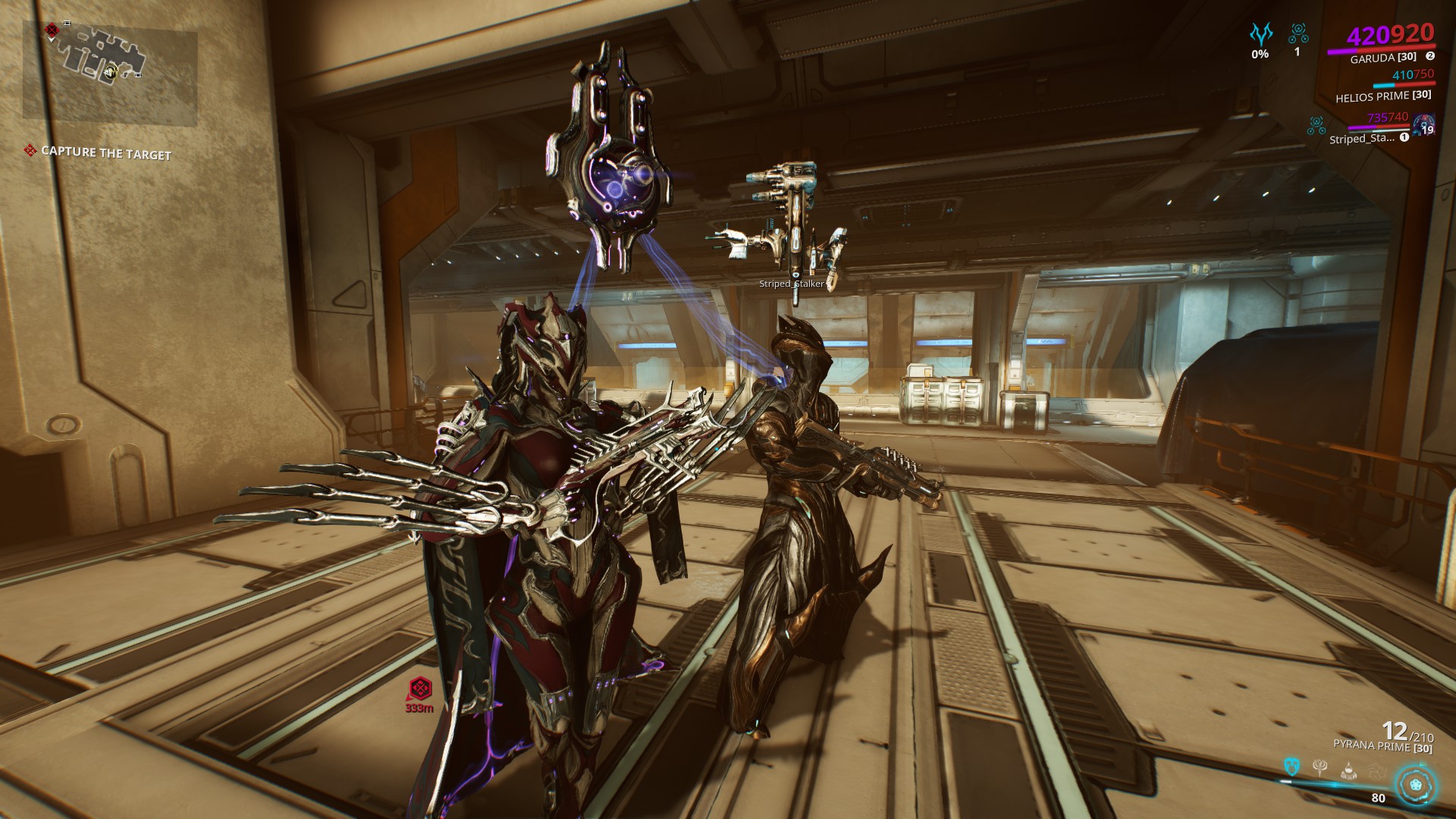This screenshot has height=819, width=1456.
Task: Select the Bloodletting ability icon
Action: pyautogui.click(x=1348, y=770)
